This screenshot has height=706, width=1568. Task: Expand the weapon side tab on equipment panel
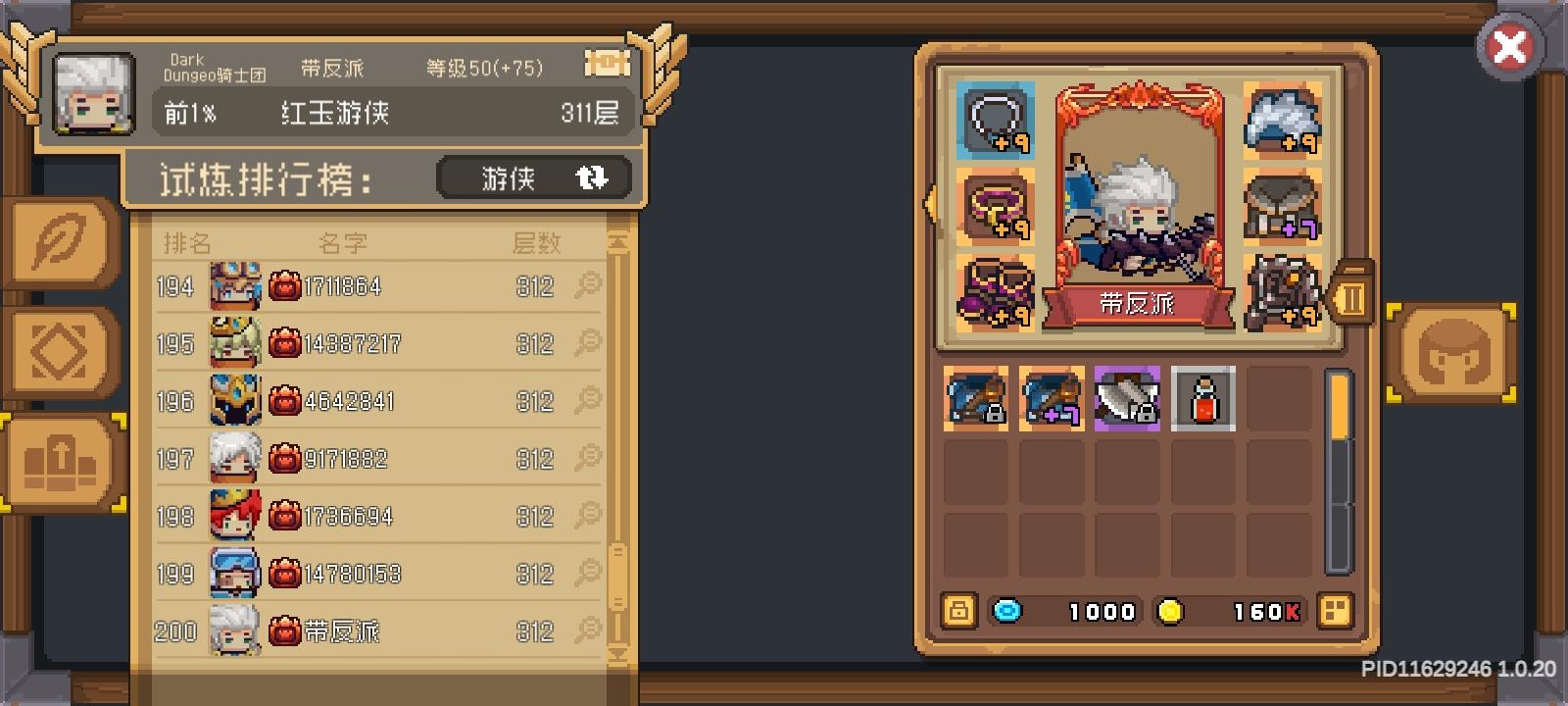[x=1353, y=297]
